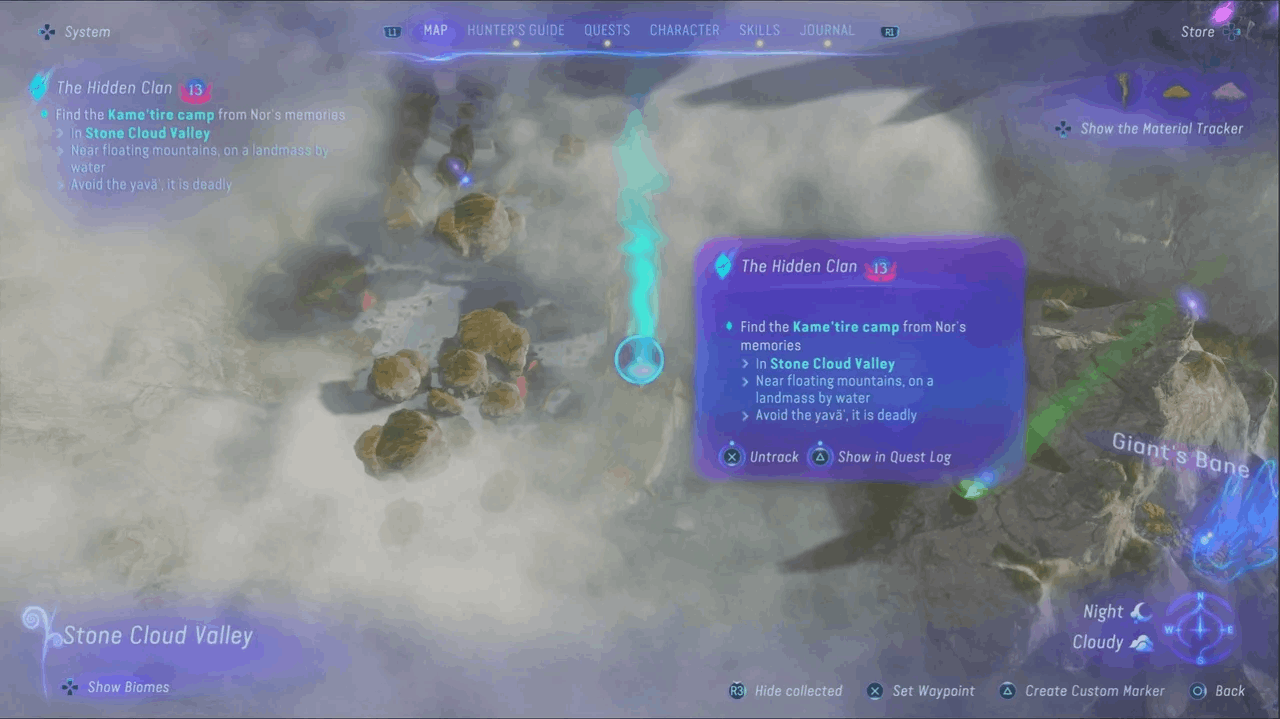Viewport: 1280px width, 719px height.
Task: Open the Quests tab
Action: click(x=607, y=30)
